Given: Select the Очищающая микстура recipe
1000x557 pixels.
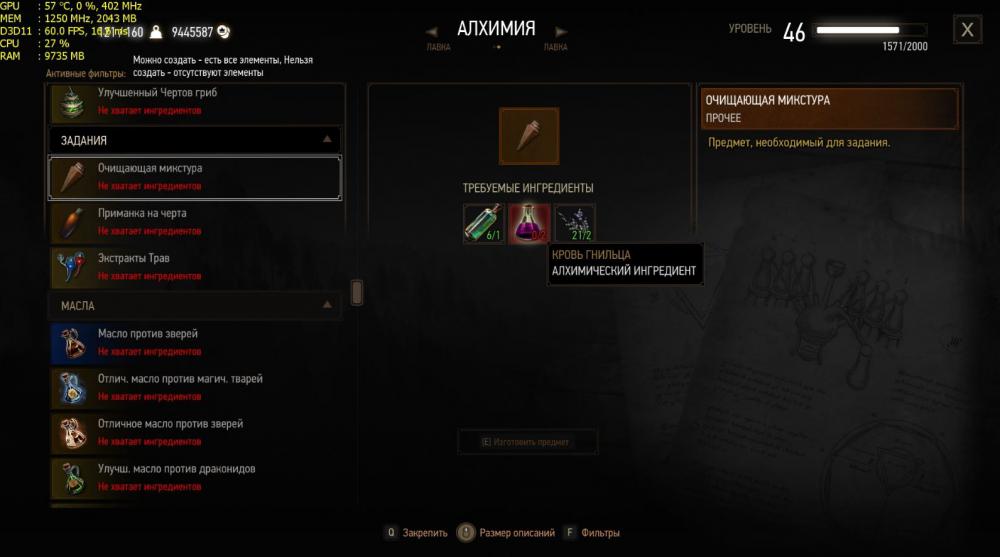Looking at the screenshot, I should click(x=195, y=177).
